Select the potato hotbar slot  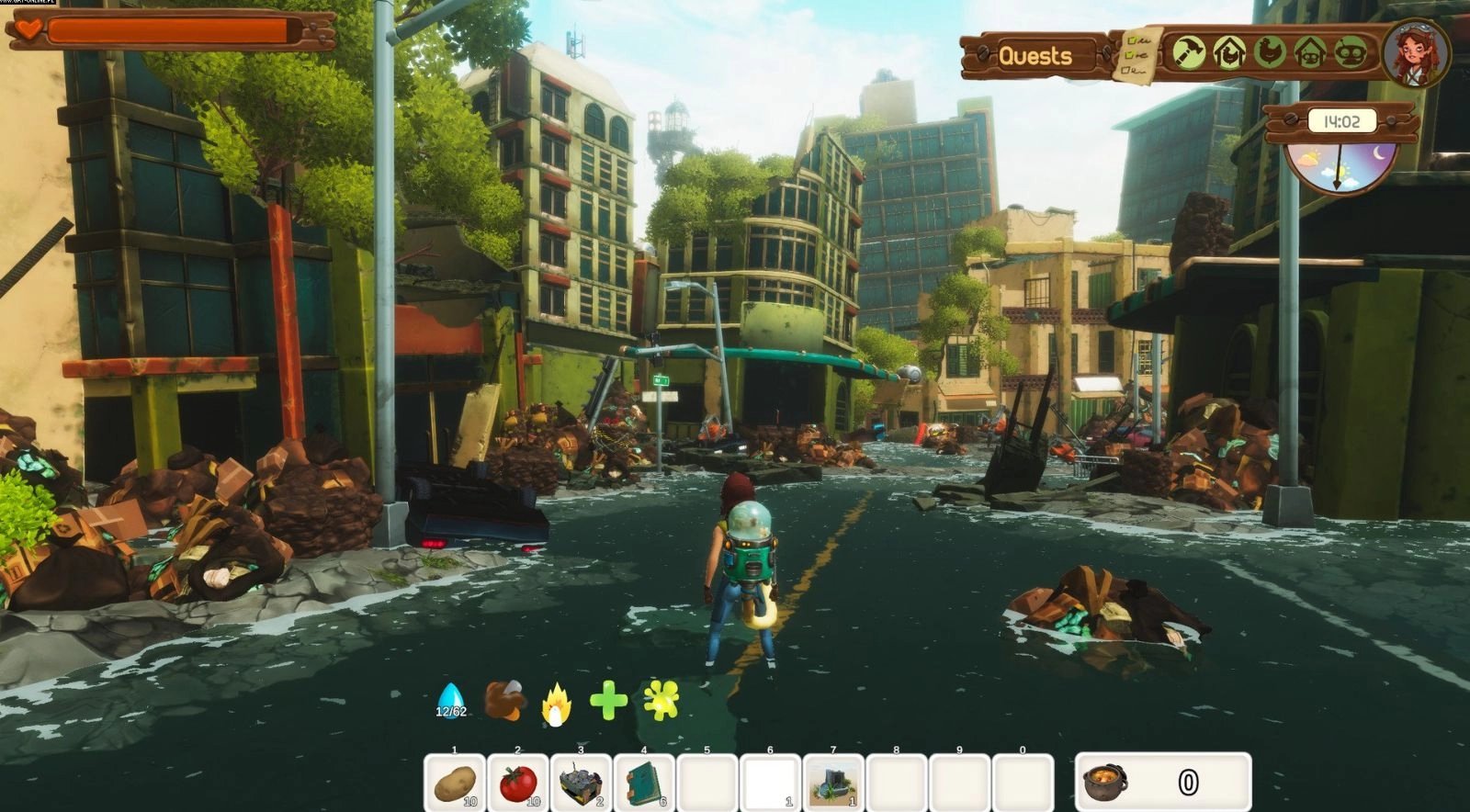456,784
